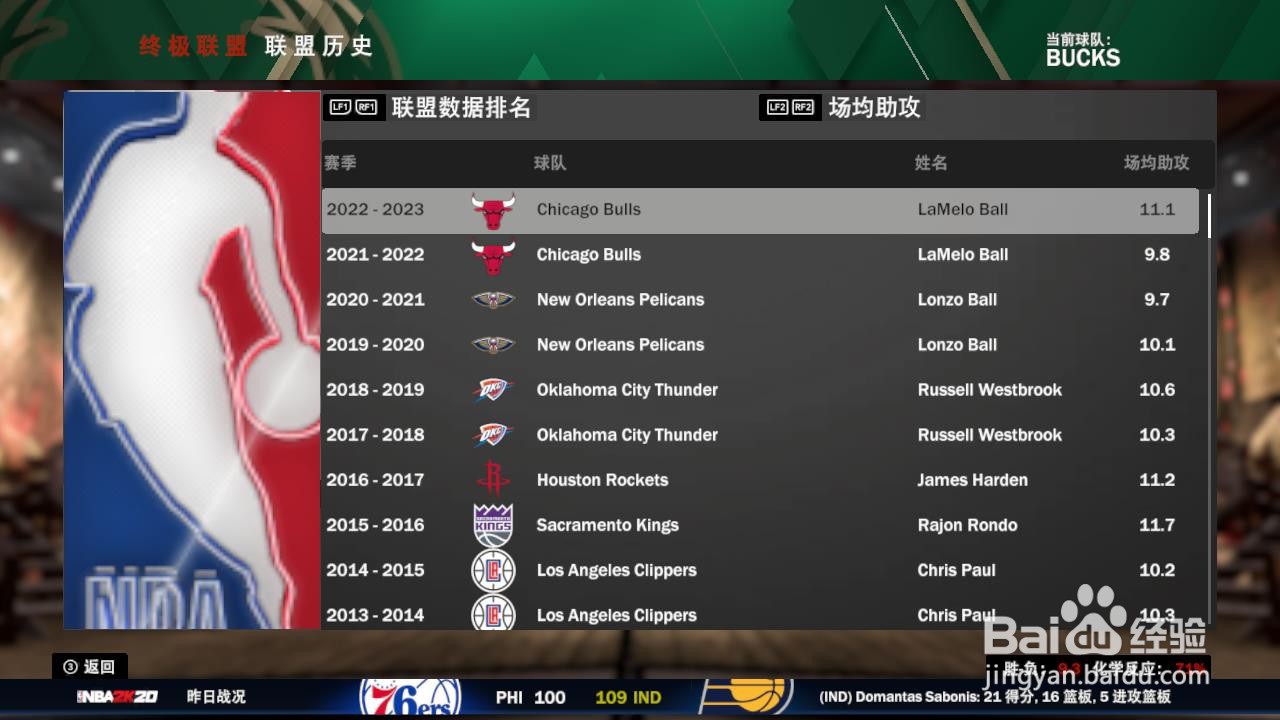
Task: Click the BUCKS current team label
Action: 1083,58
